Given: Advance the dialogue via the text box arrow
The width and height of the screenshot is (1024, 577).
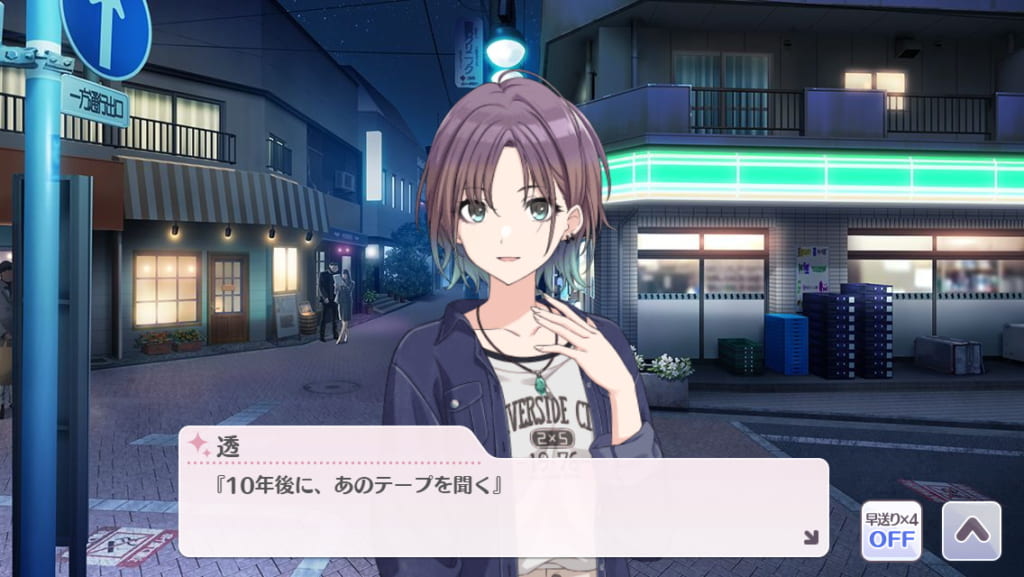Looking at the screenshot, I should (x=811, y=538).
